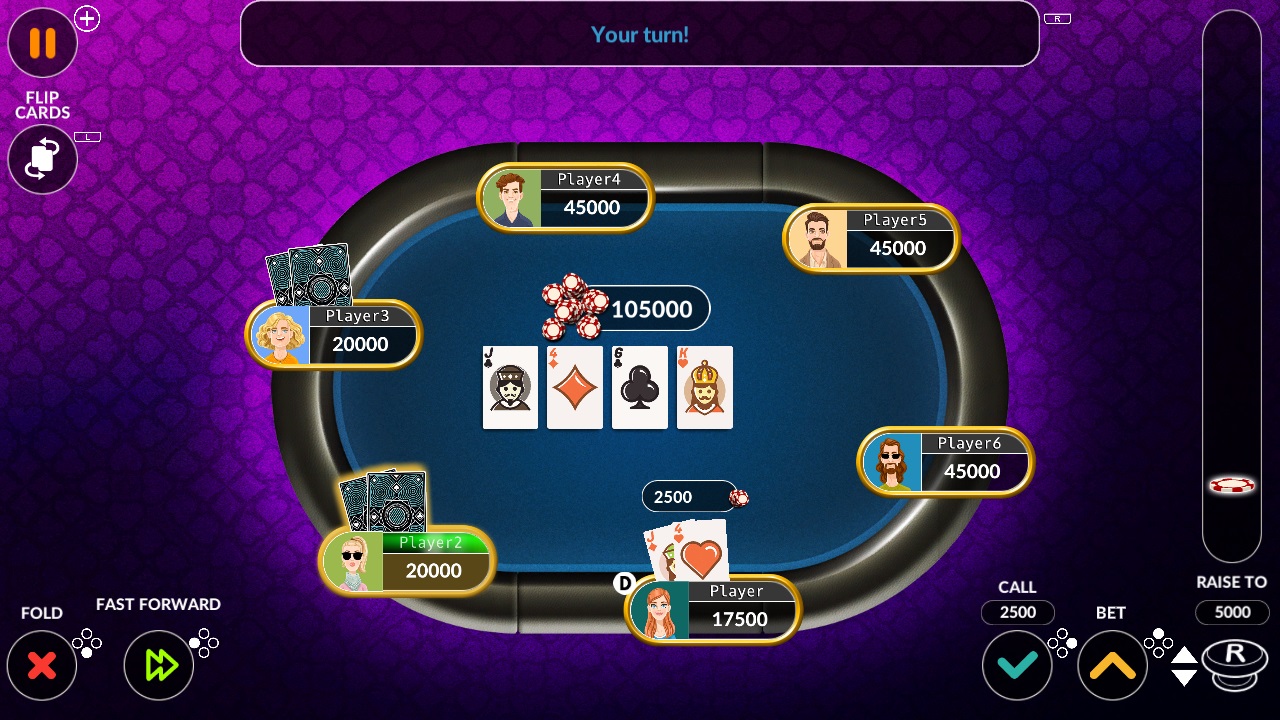Click your Jack and Four of Hearts hole cards
1280x720 pixels.
click(x=683, y=550)
